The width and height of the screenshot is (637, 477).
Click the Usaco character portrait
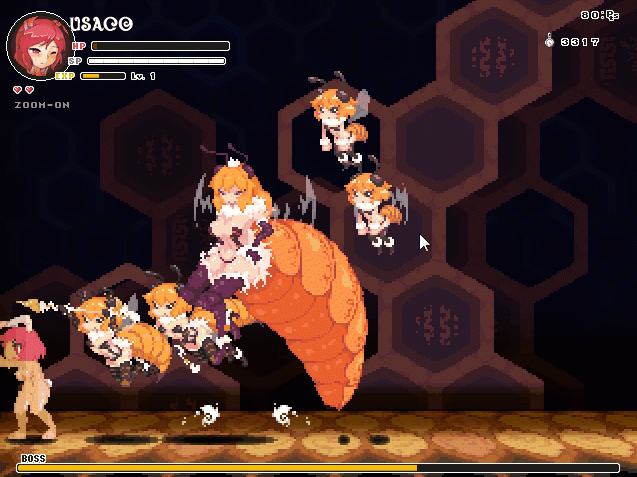point(38,47)
